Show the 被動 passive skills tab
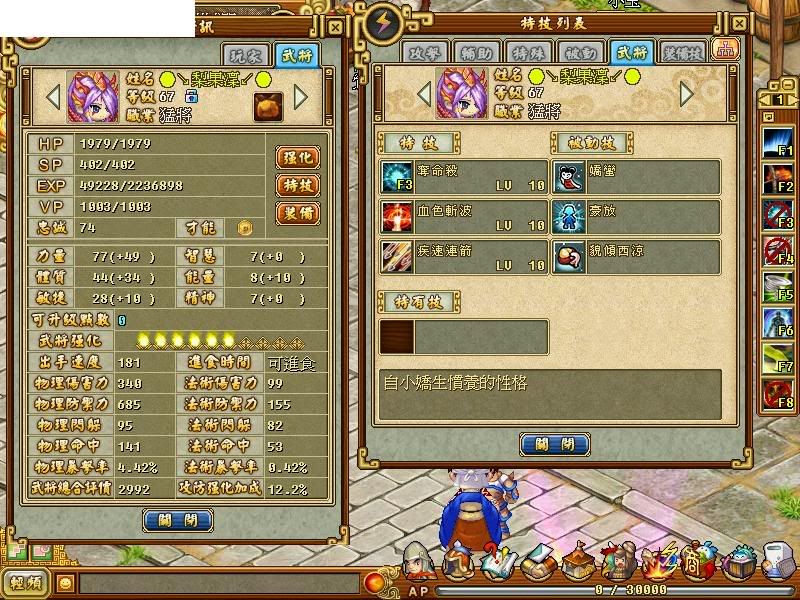 580,53
